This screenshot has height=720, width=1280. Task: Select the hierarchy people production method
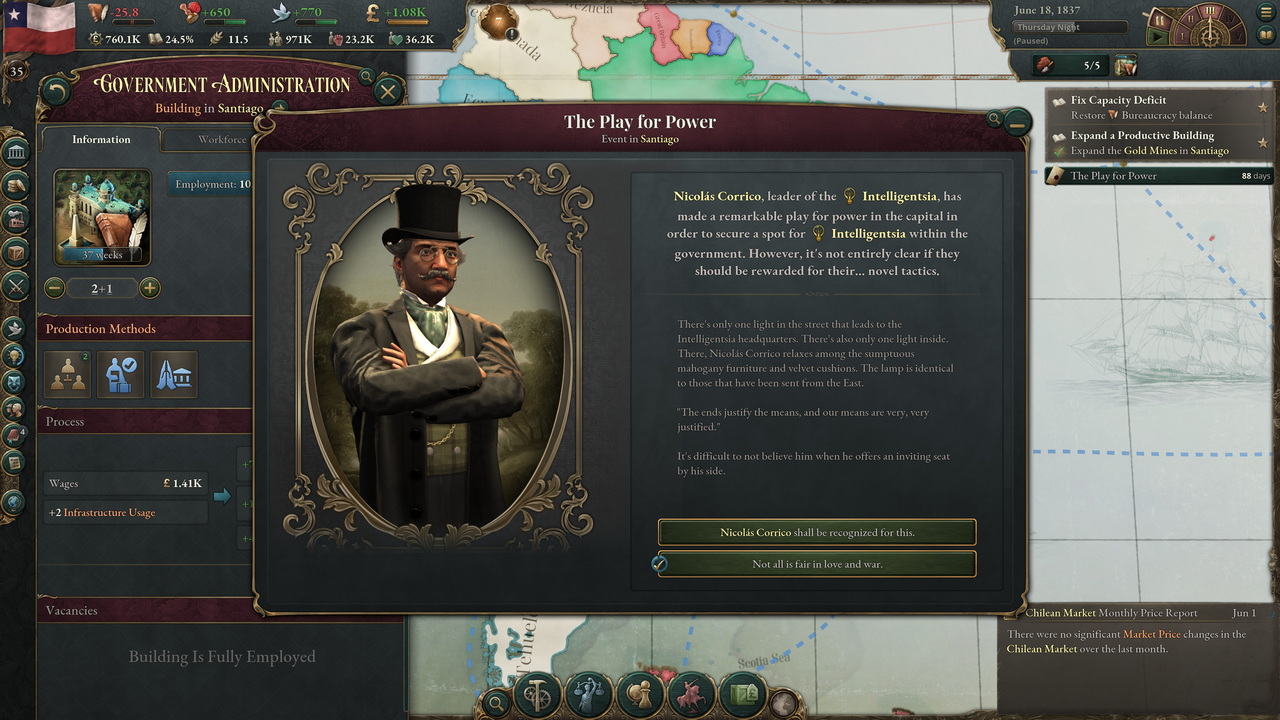tap(68, 375)
